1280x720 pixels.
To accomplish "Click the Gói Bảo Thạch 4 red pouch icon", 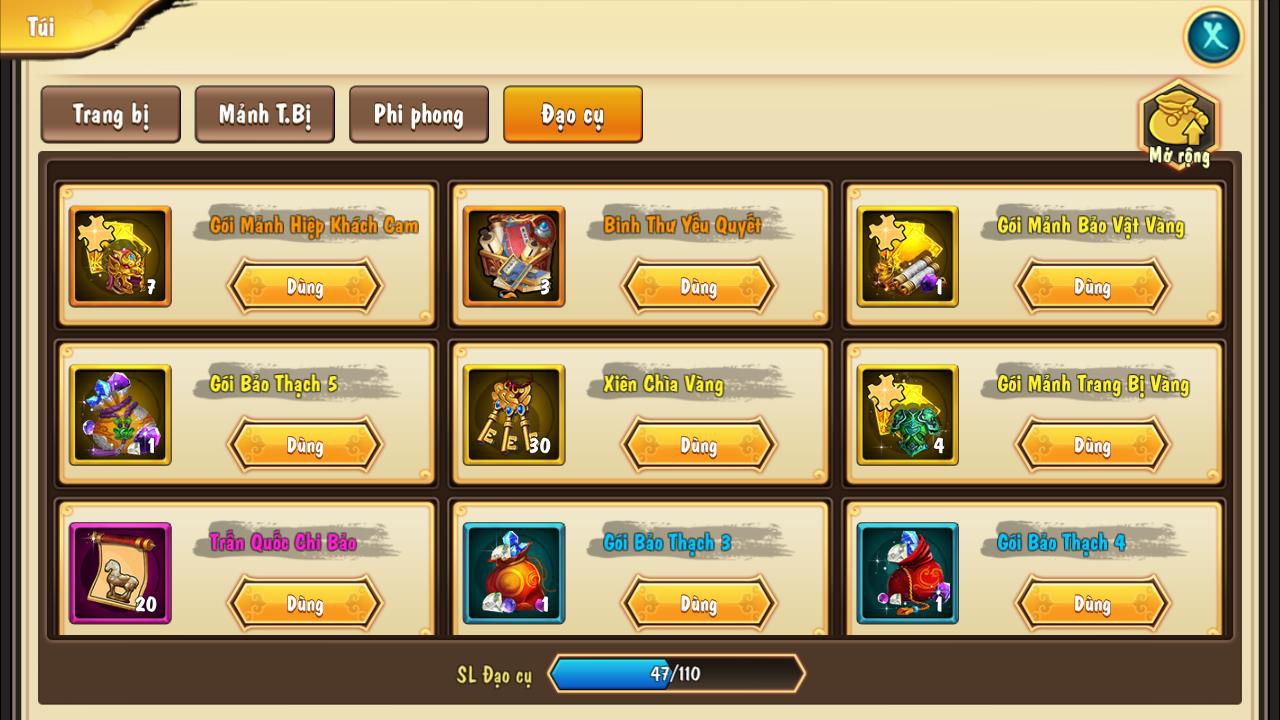I will click(x=907, y=573).
